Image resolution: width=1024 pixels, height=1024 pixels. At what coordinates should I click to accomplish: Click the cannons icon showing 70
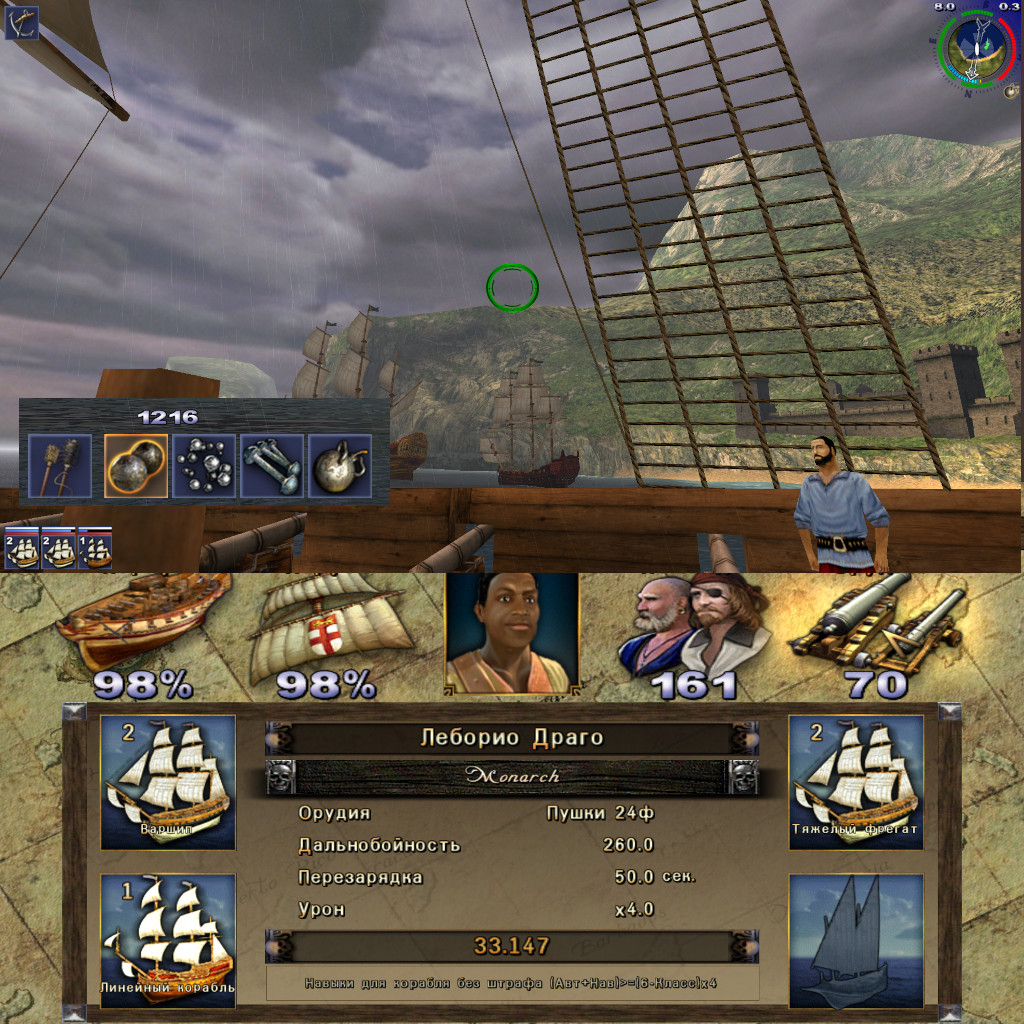[877, 625]
